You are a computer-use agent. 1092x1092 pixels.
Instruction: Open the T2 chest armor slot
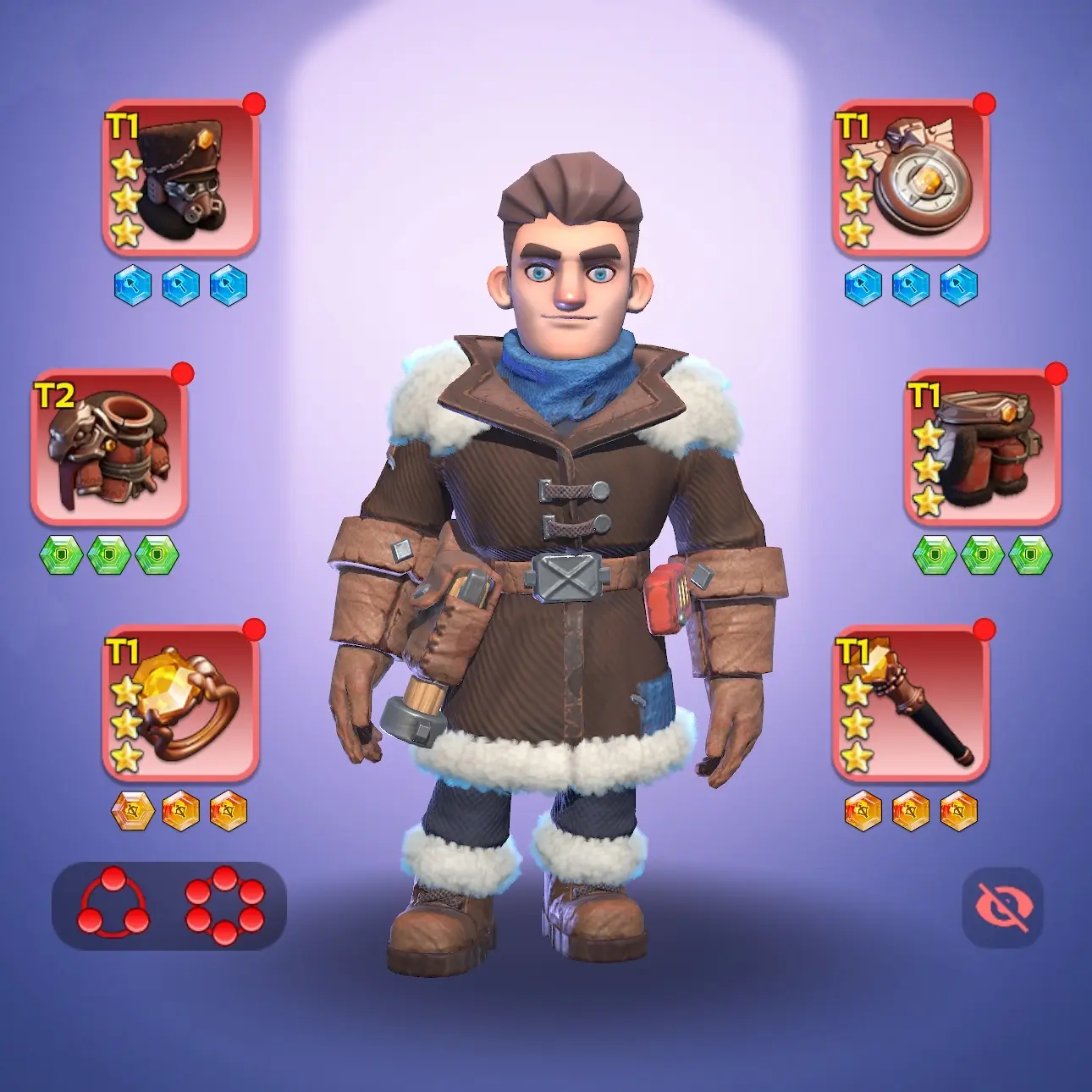point(108,448)
